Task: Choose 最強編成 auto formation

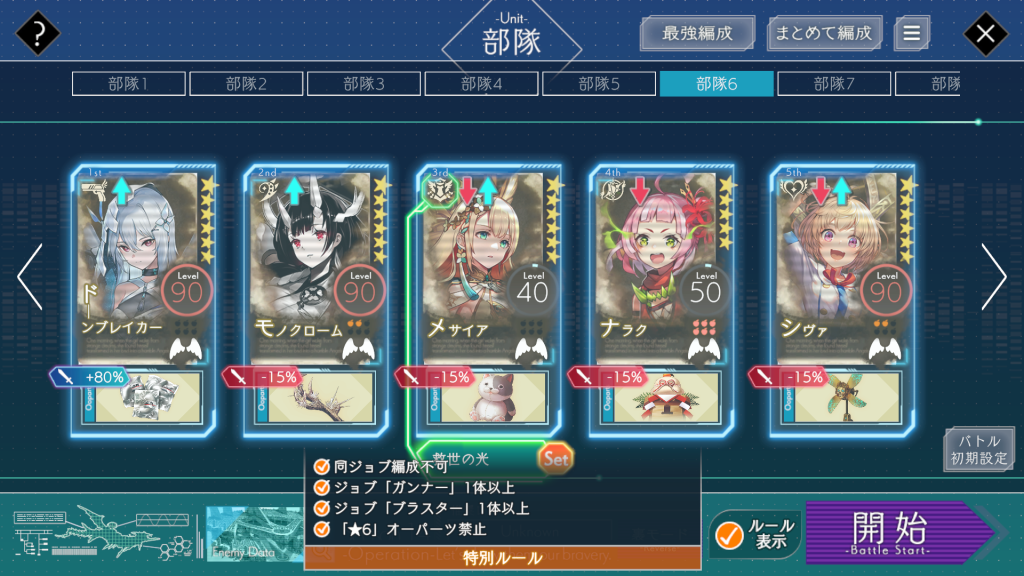Action: 697,33
